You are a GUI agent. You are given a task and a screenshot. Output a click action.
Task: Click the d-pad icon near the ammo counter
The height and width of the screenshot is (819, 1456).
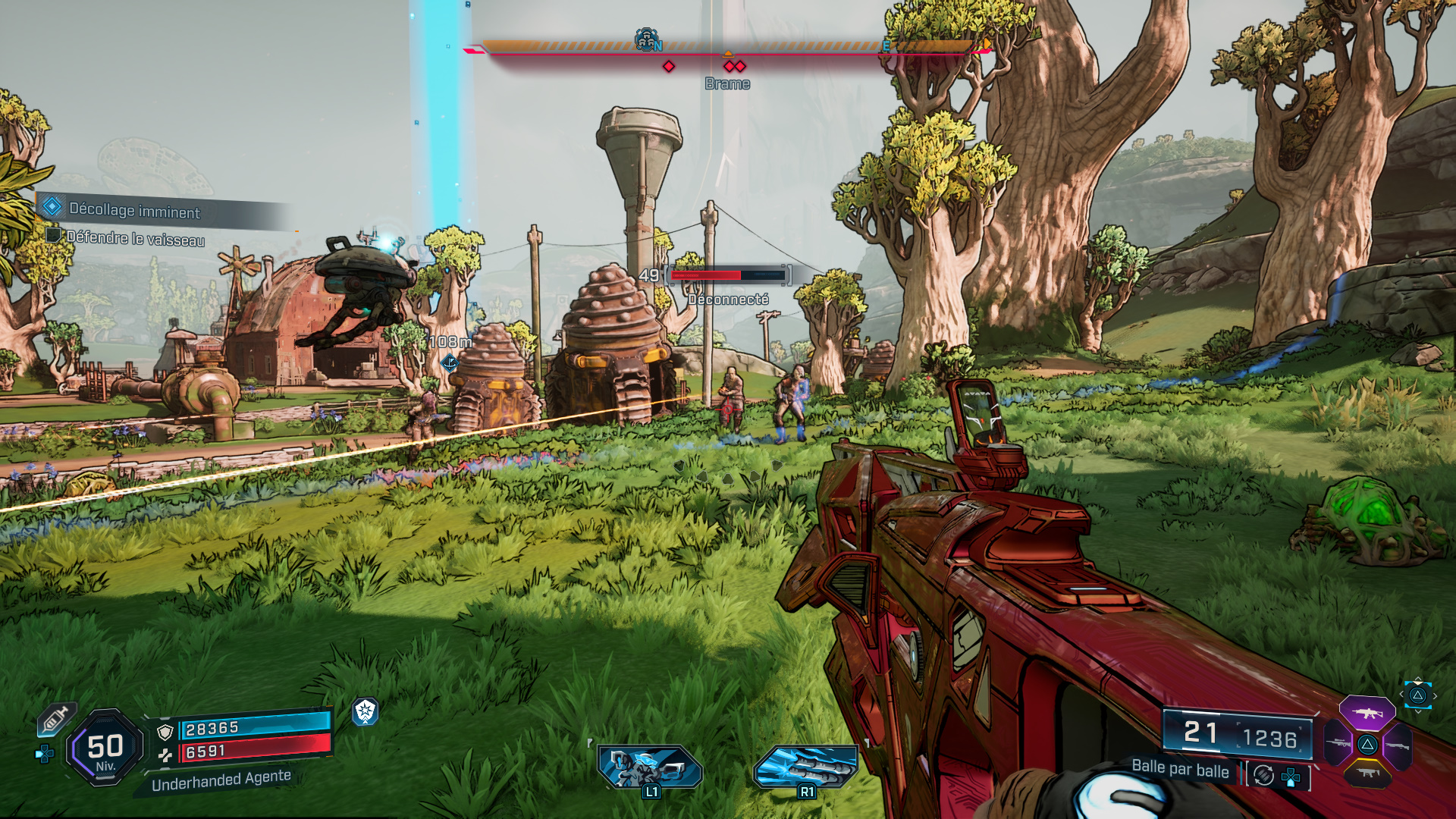(1291, 776)
